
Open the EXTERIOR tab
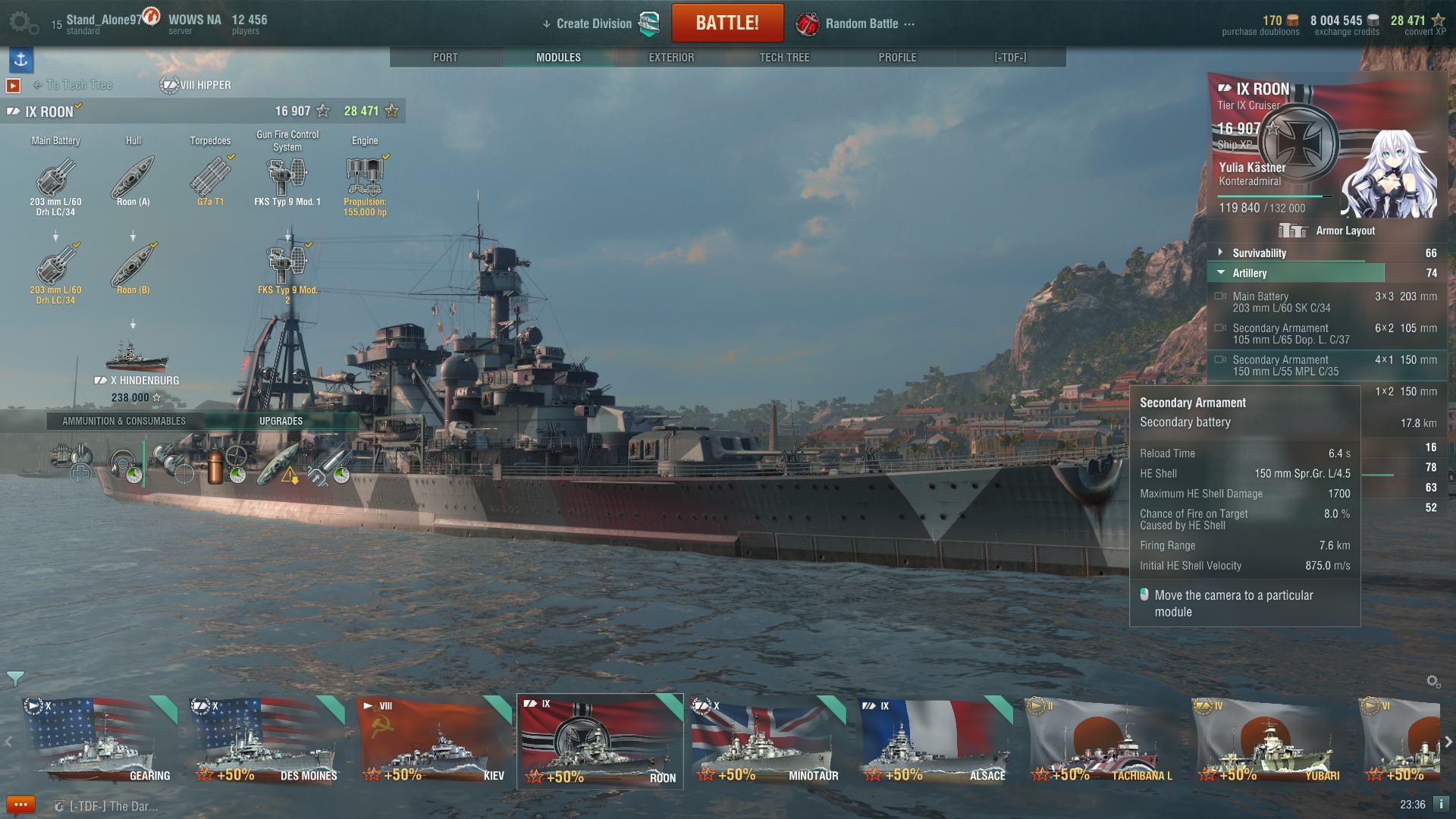tap(671, 58)
